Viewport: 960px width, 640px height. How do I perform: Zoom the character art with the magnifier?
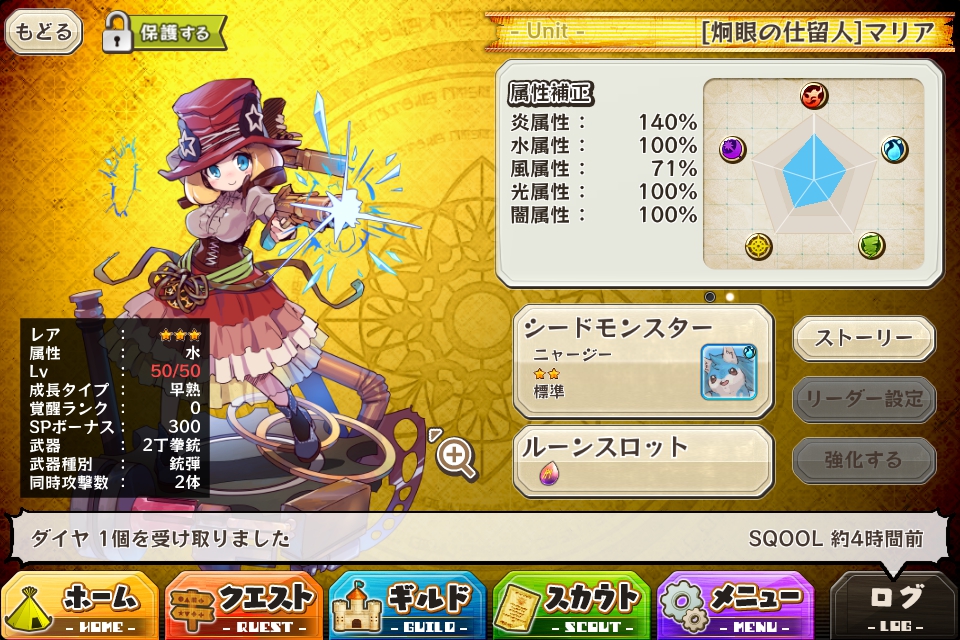455,457
